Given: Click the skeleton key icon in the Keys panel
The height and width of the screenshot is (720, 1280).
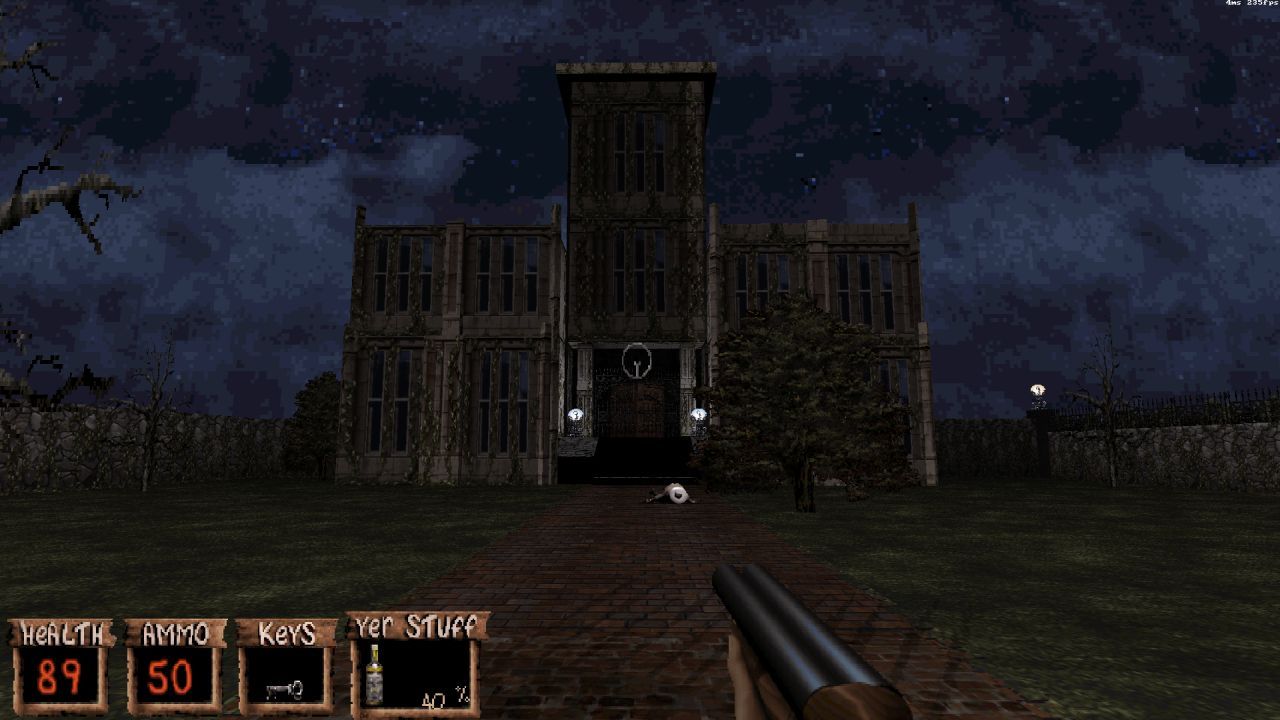Looking at the screenshot, I should point(283,688).
